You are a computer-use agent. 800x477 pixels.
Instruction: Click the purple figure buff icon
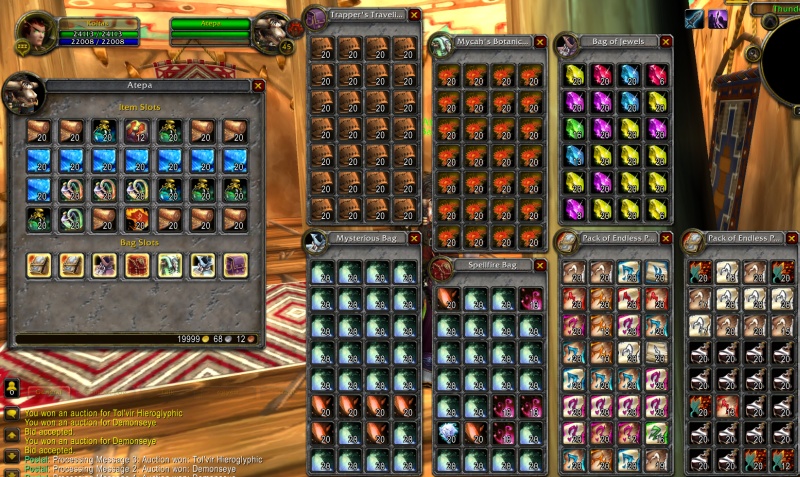point(718,18)
